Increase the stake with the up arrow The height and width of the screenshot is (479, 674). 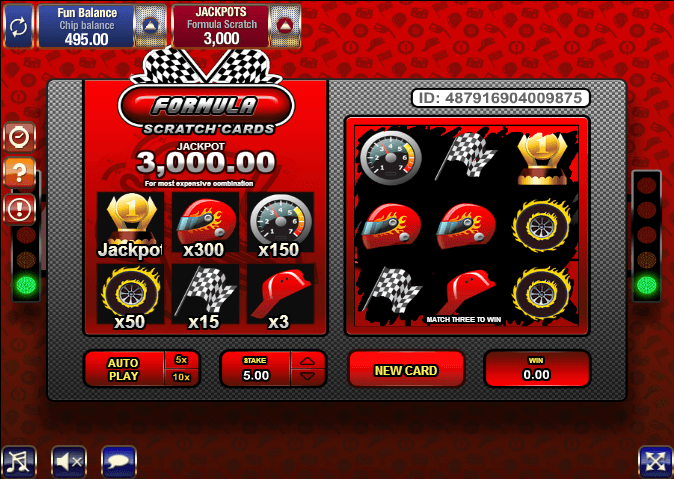tap(308, 360)
